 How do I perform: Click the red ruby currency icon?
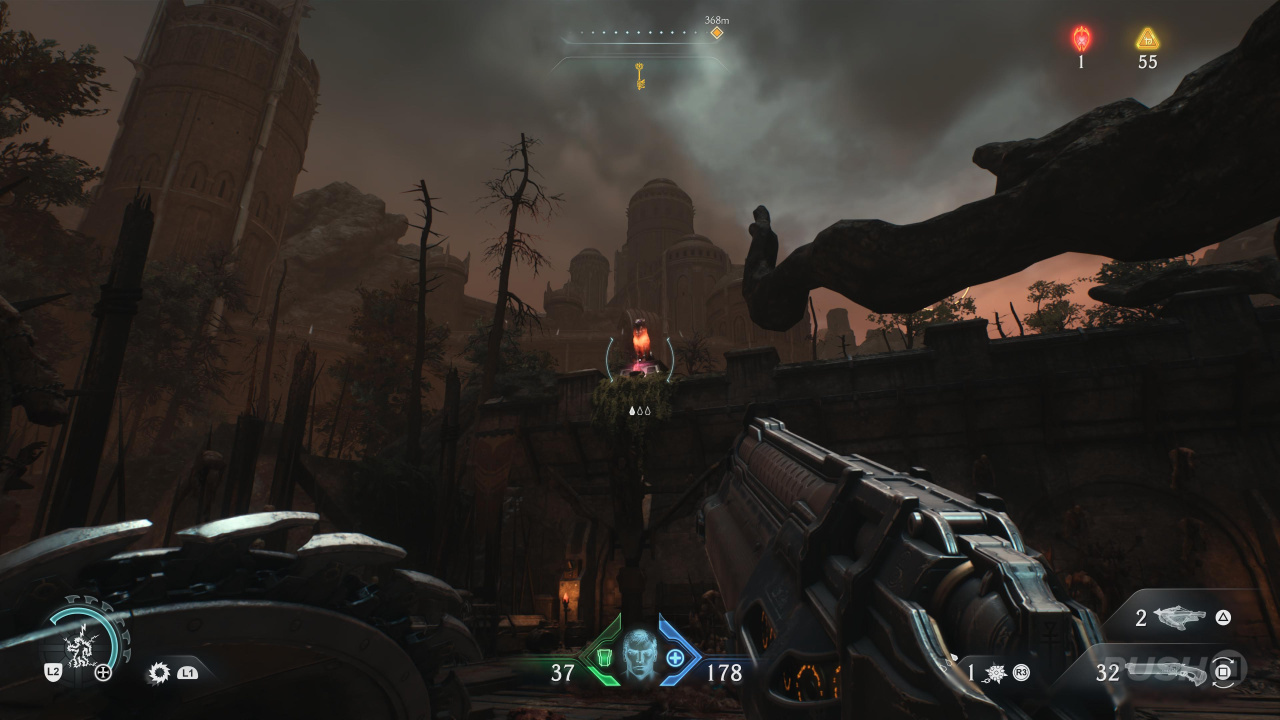[1081, 39]
